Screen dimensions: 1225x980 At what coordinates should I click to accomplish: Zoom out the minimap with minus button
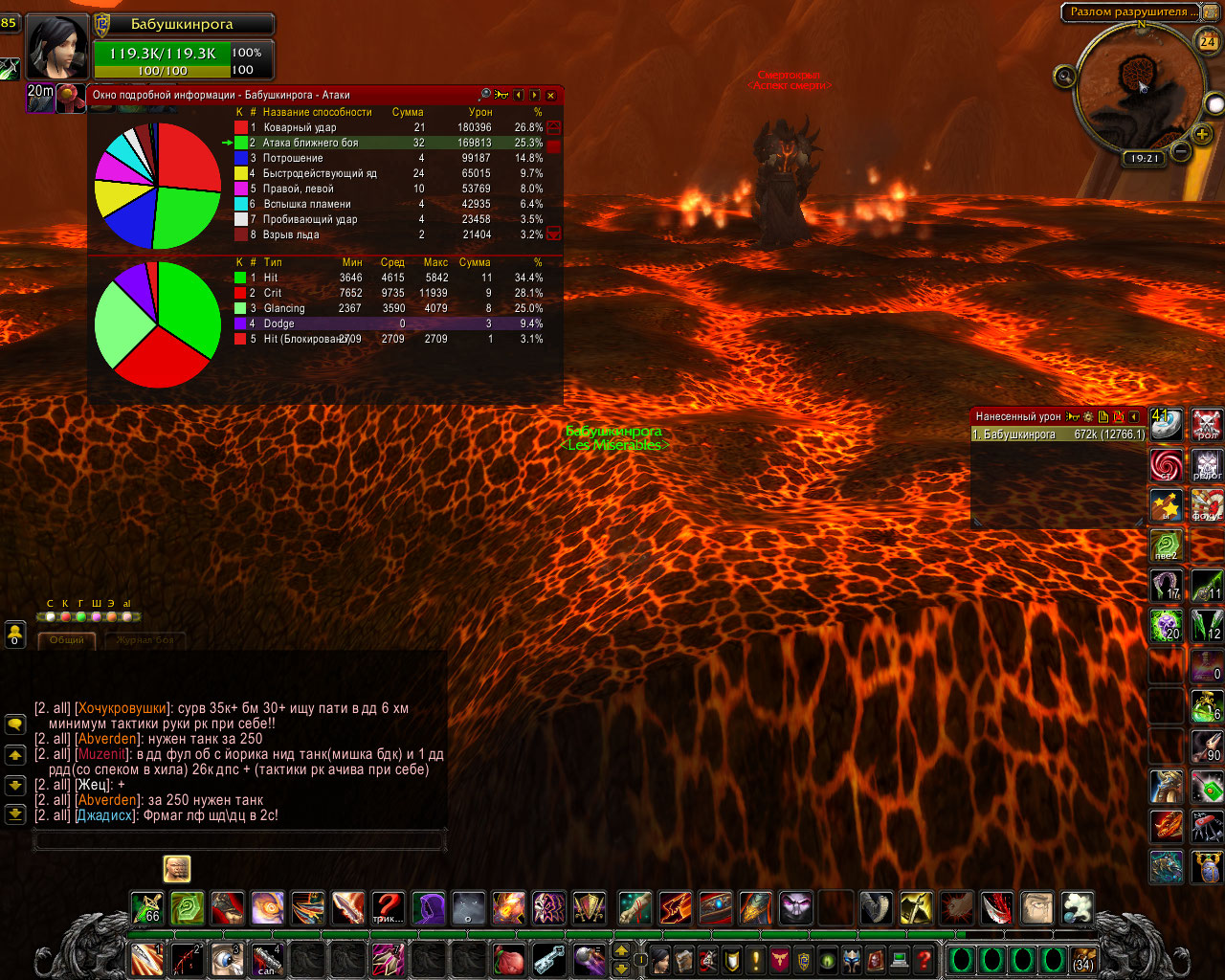[x=1180, y=151]
